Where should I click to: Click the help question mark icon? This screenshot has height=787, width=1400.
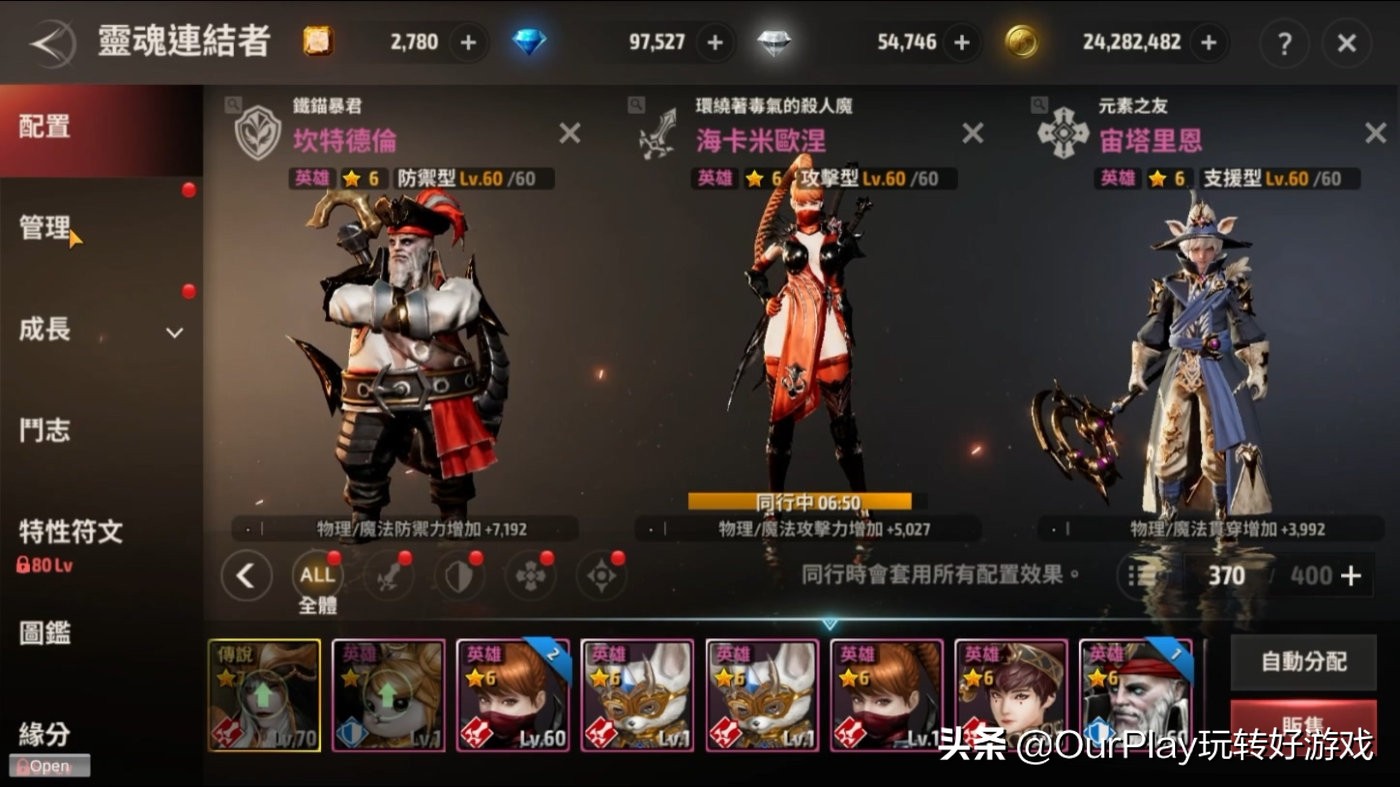[1284, 44]
